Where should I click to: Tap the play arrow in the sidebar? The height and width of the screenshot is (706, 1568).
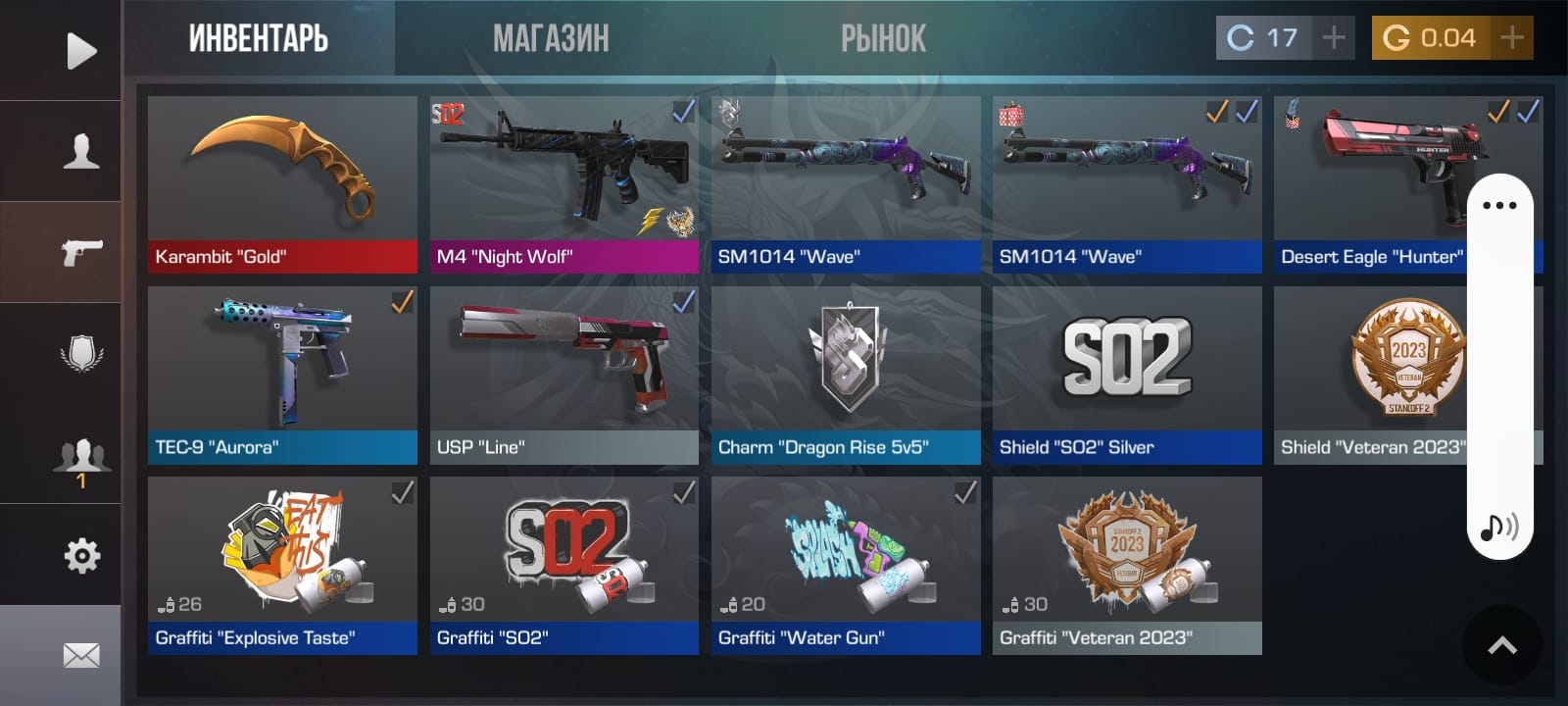80,51
